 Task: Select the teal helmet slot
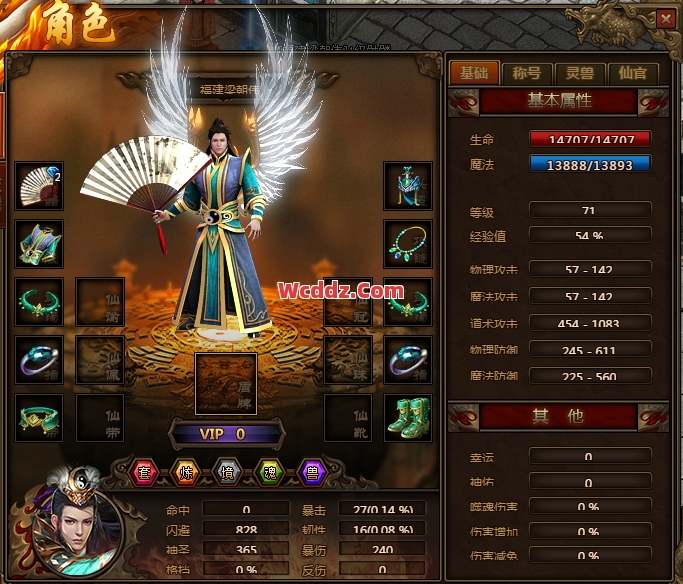coord(408,187)
